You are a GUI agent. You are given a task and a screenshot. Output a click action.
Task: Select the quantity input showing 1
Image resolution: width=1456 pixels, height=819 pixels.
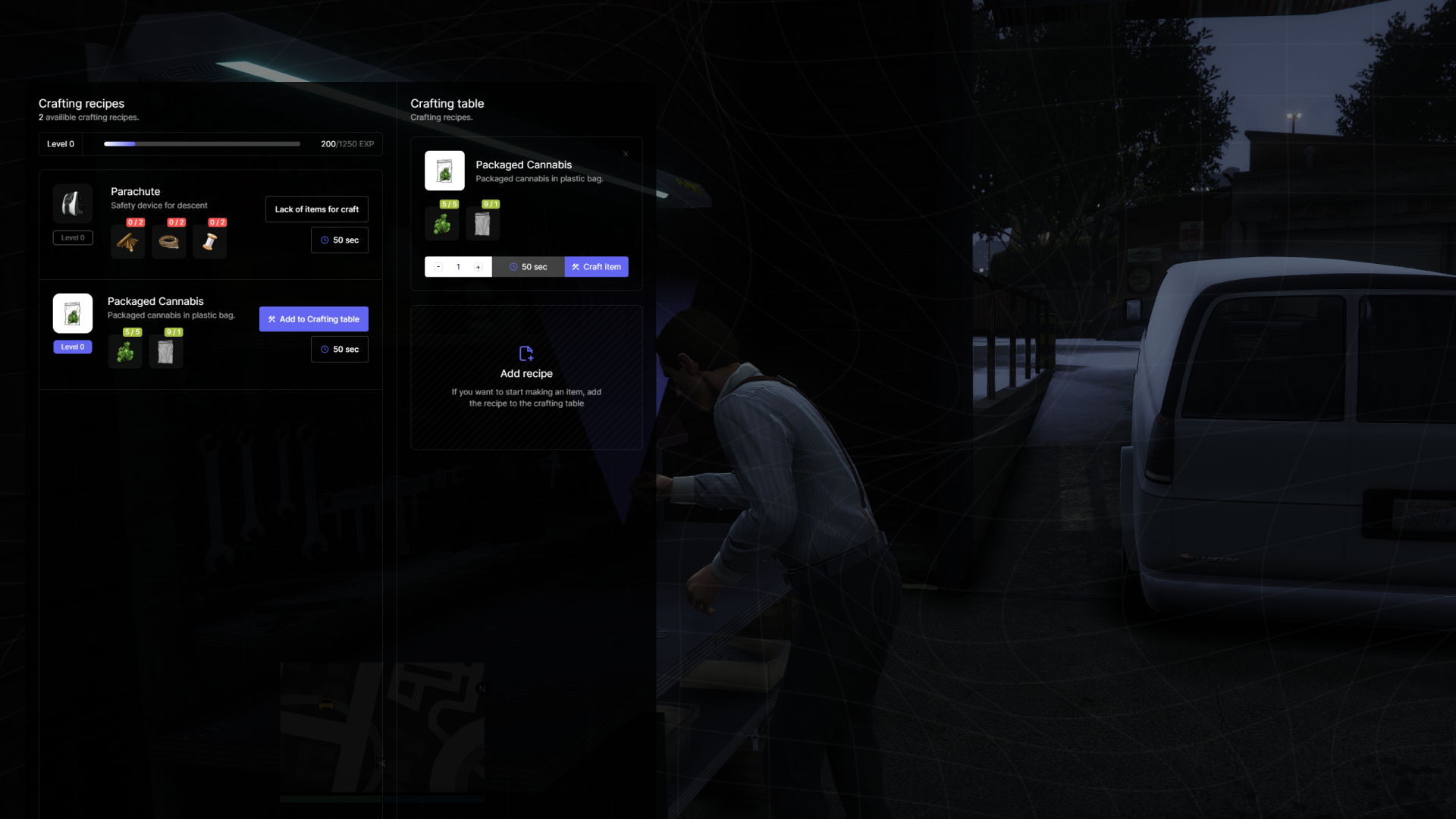458,267
